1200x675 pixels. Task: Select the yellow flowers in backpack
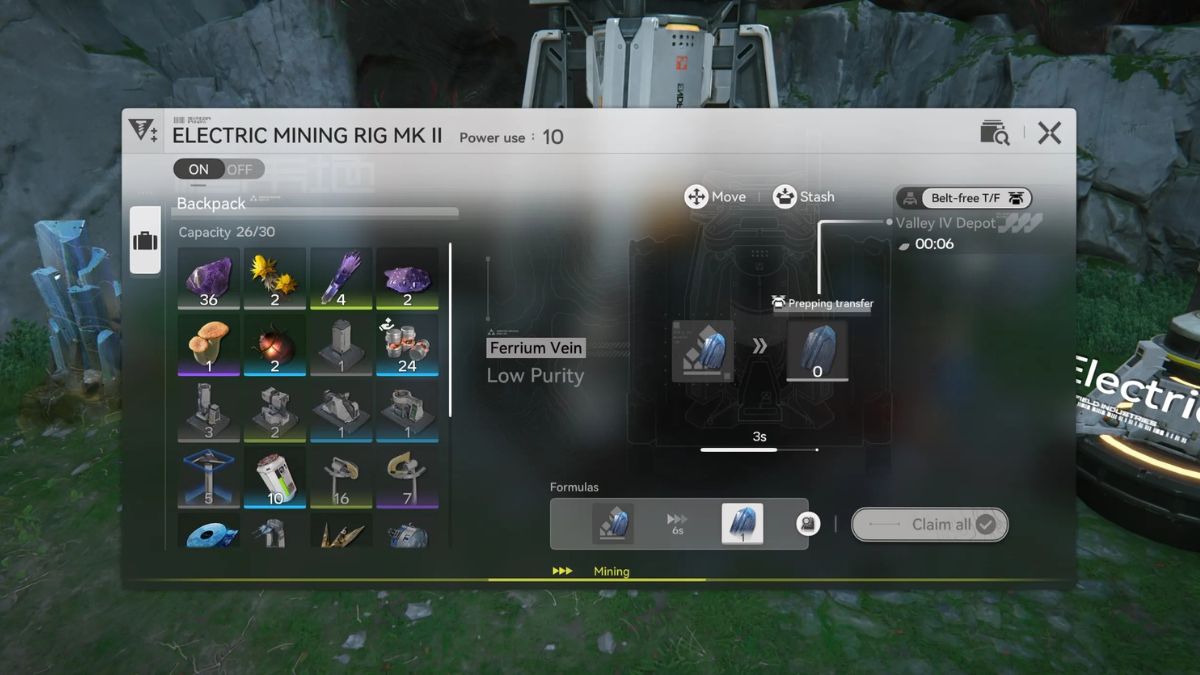(274, 278)
